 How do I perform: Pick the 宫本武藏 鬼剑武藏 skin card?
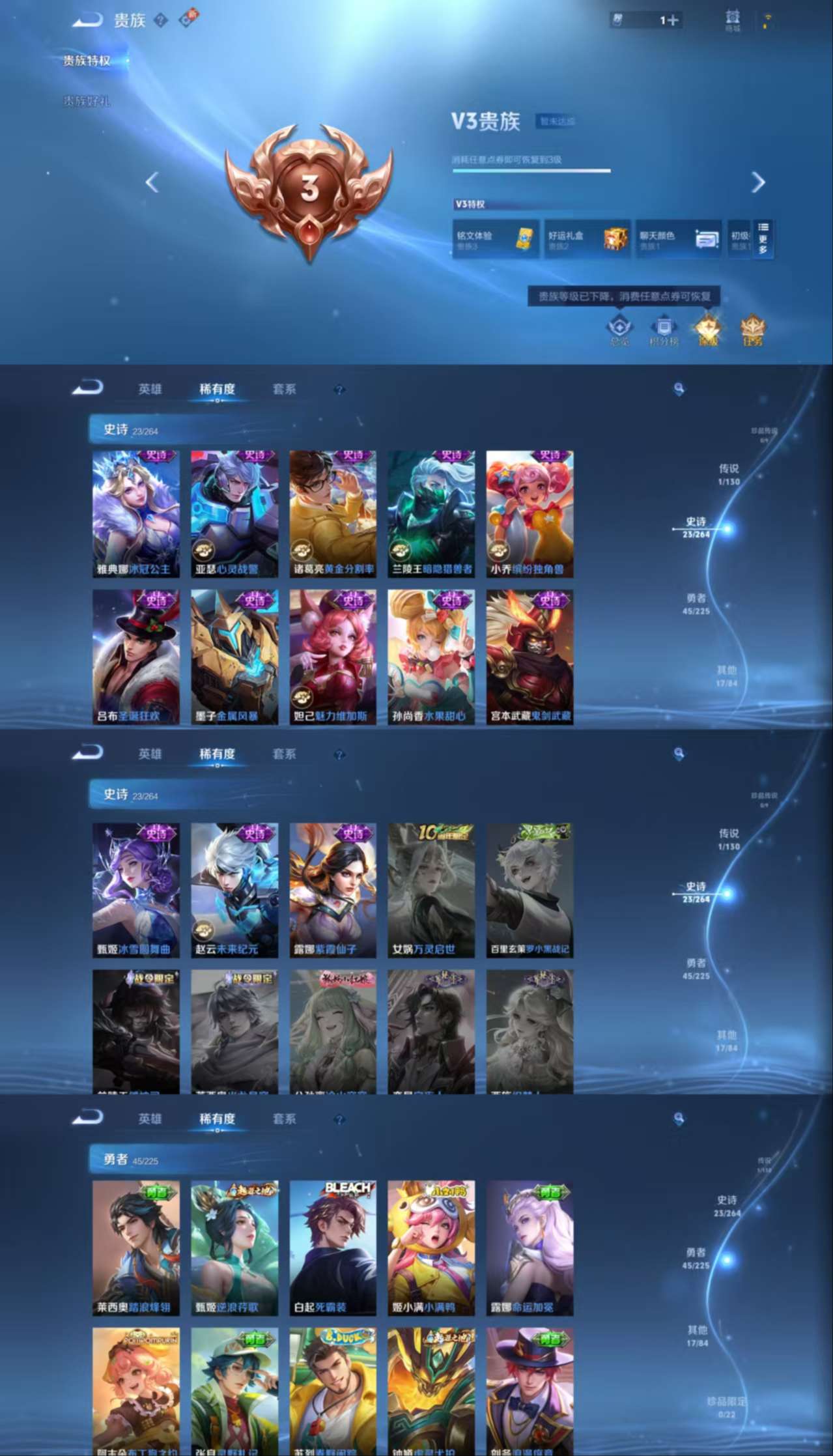(x=529, y=657)
